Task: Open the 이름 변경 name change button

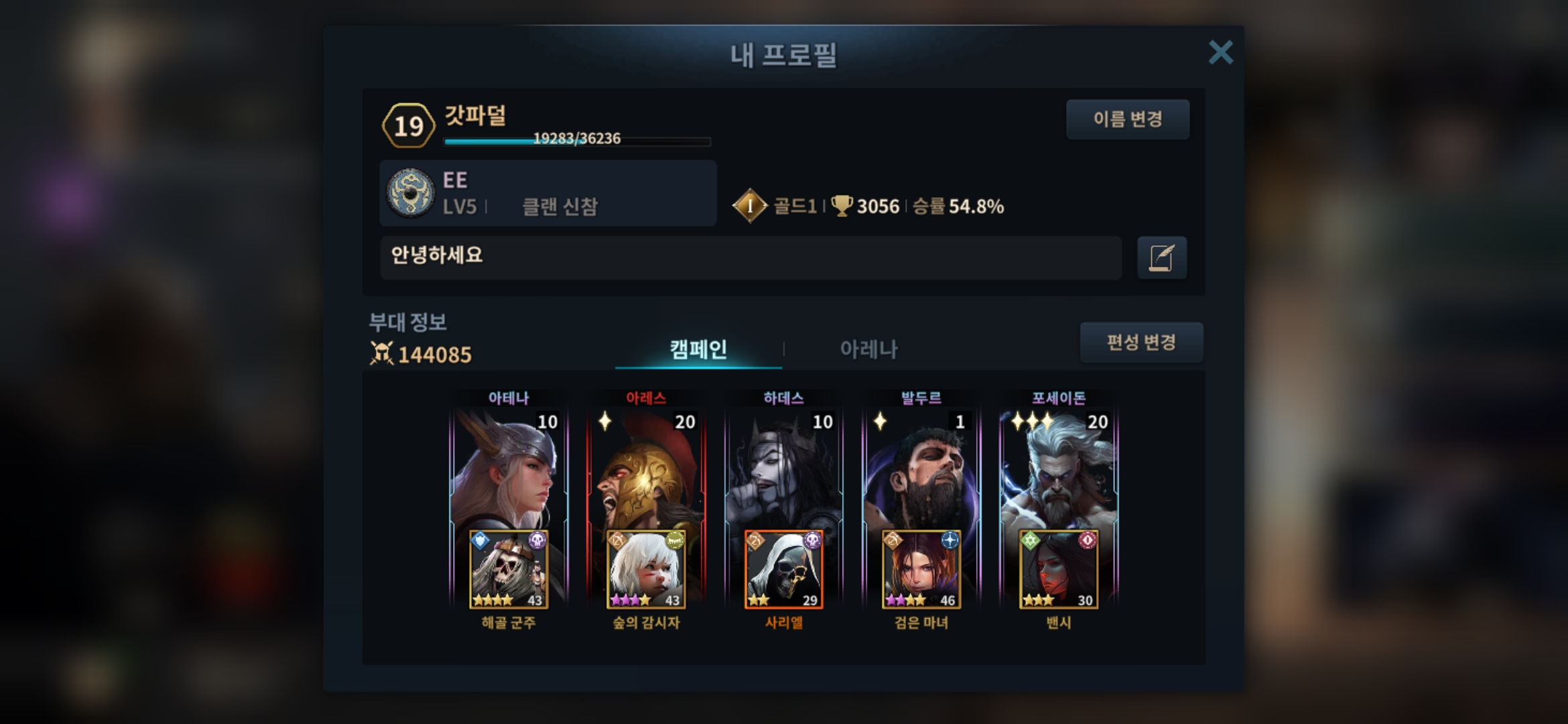Action: click(1127, 119)
